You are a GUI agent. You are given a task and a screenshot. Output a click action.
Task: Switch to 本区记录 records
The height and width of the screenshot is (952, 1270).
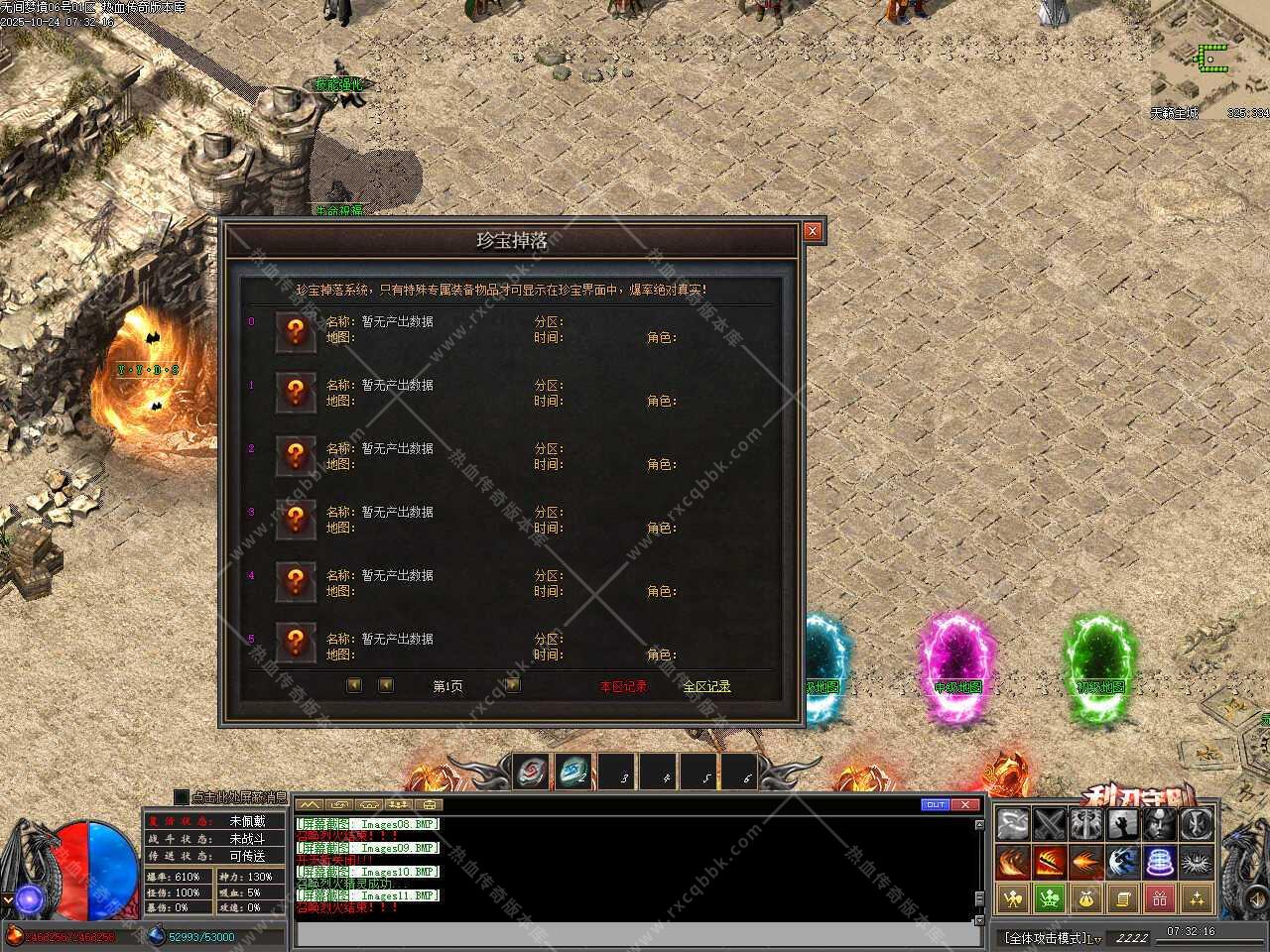point(623,686)
